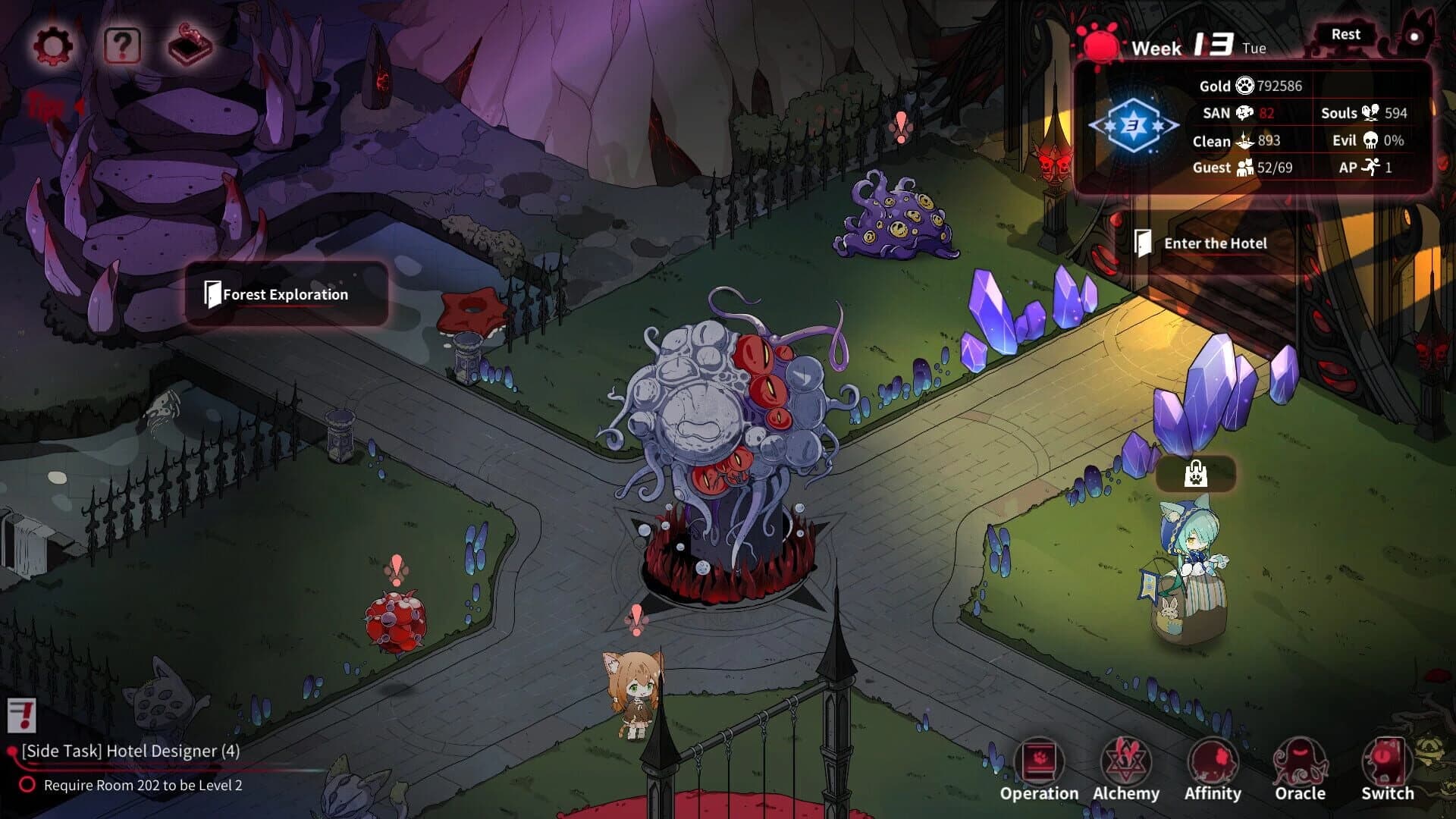
Task: Click the exclamation above the red berry monster
Action: (397, 569)
